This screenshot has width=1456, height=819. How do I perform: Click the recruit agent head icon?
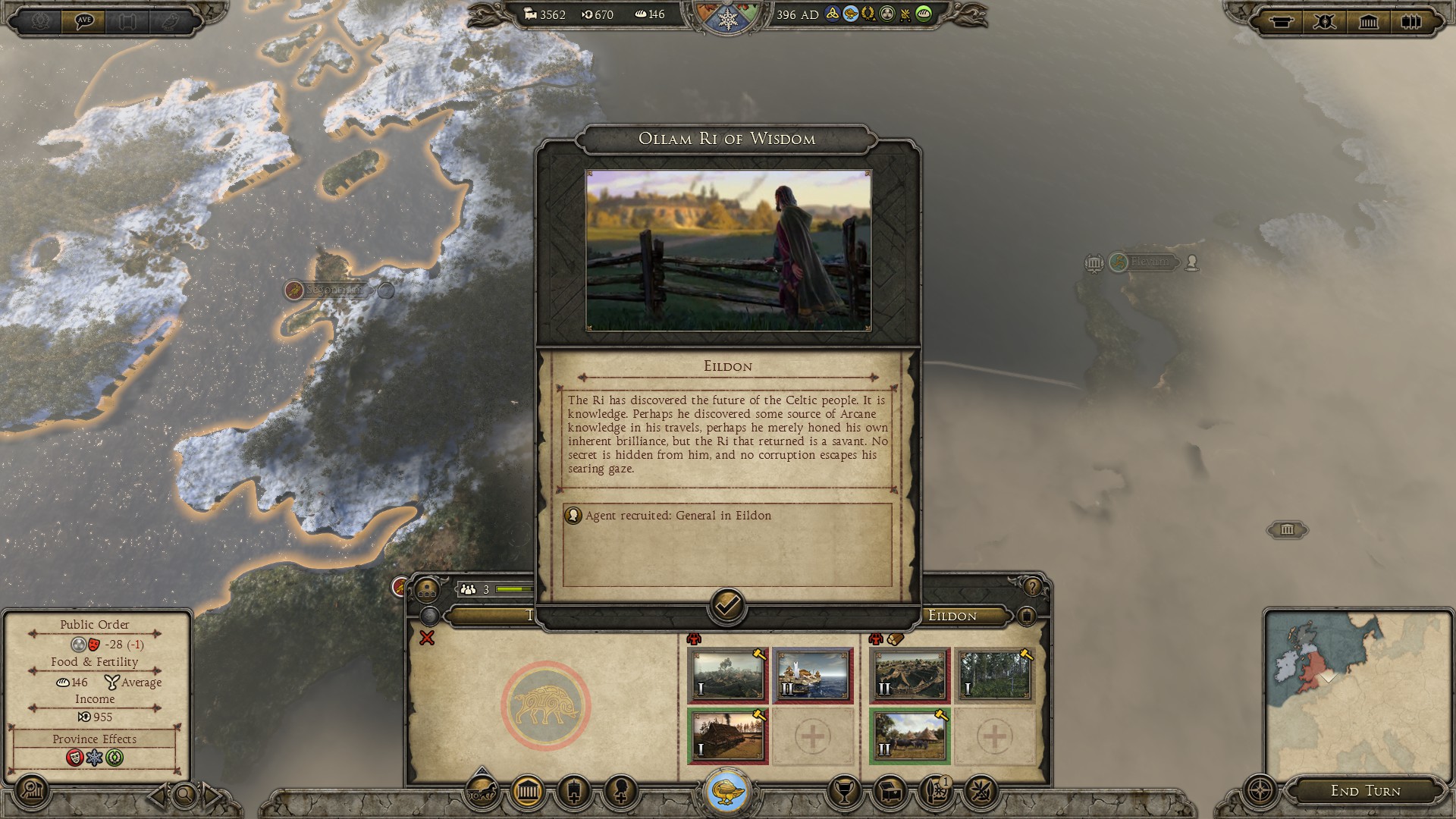point(620,792)
